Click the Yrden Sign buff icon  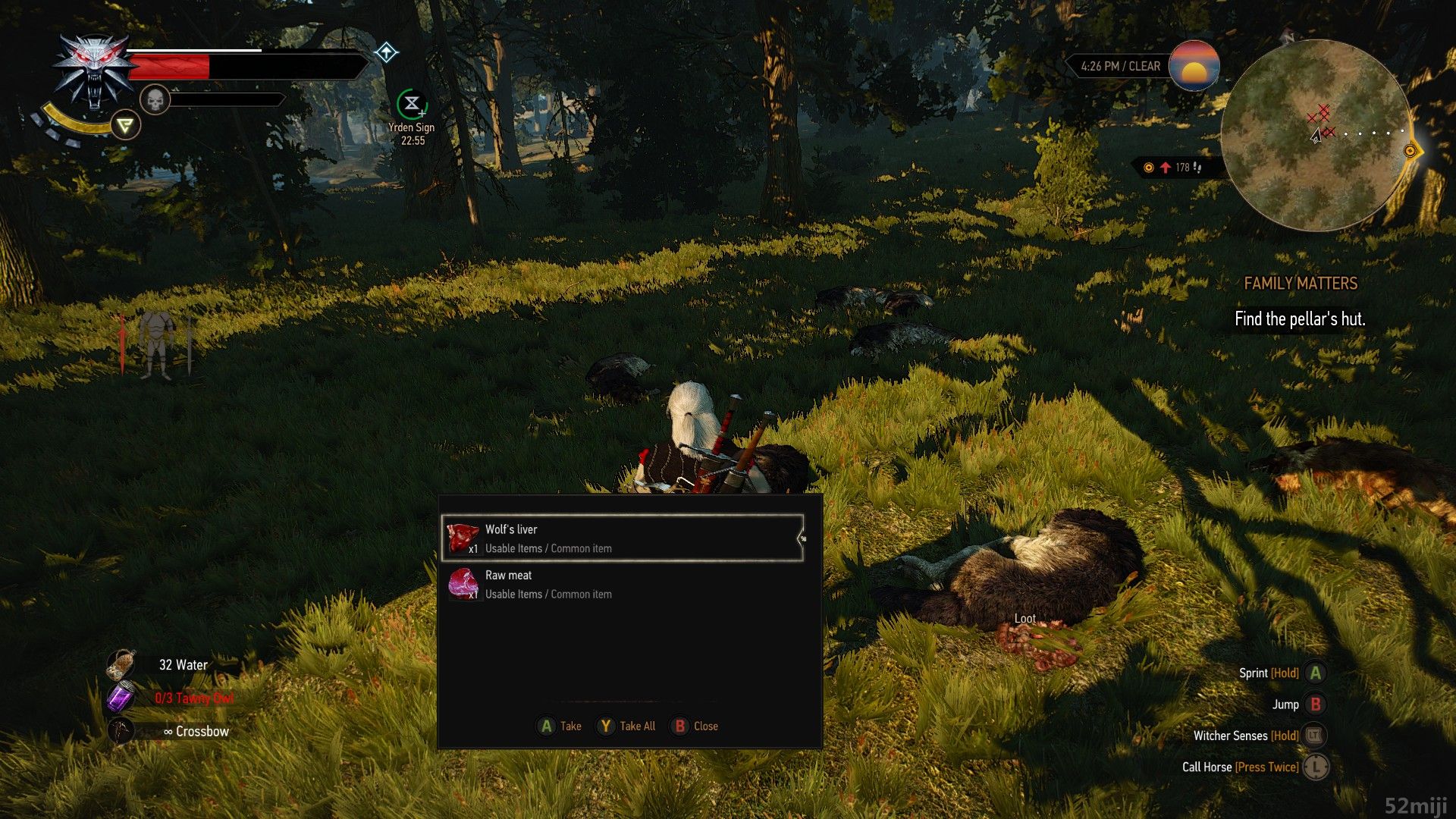click(412, 104)
